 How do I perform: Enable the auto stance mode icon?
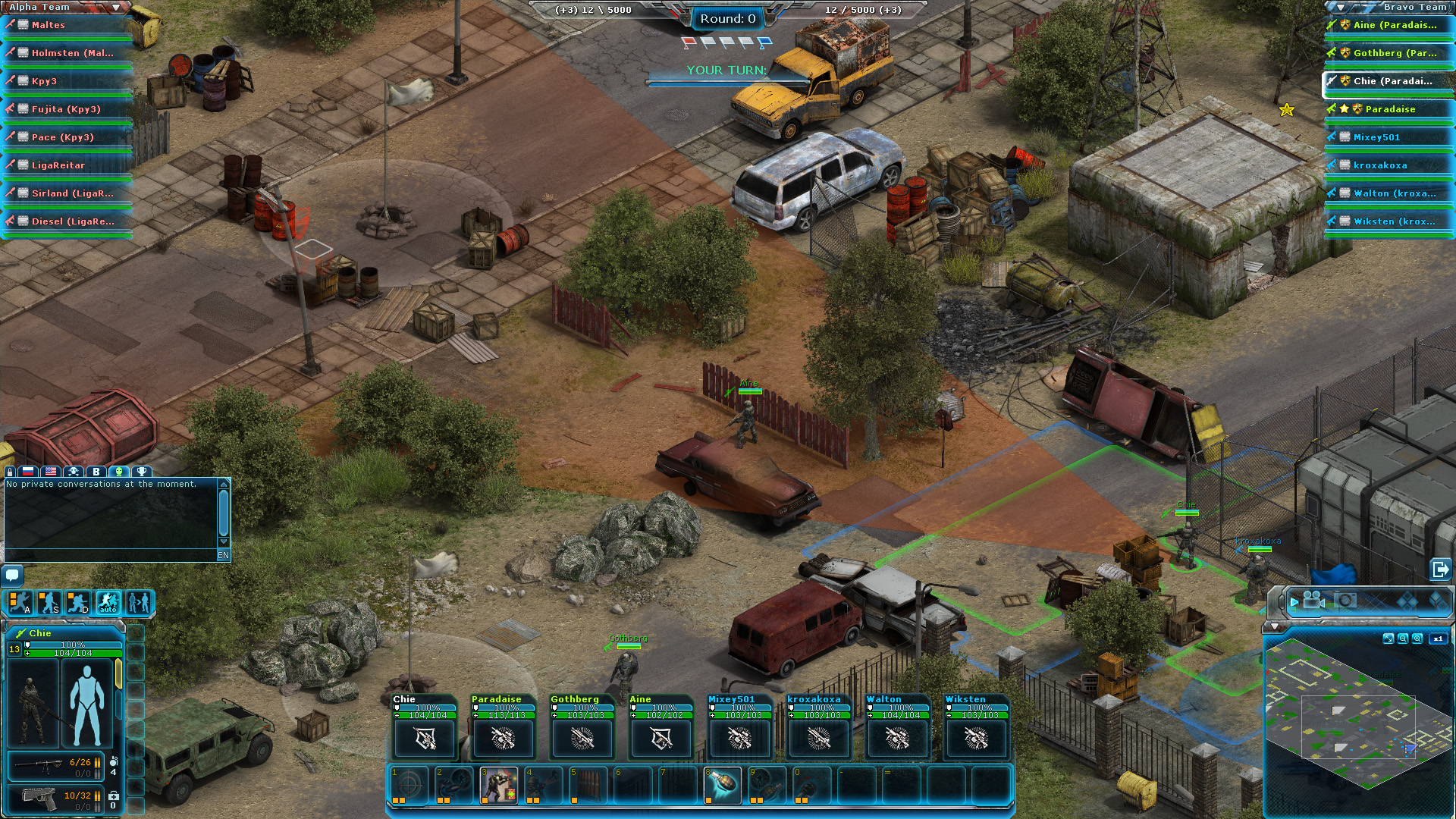108,603
